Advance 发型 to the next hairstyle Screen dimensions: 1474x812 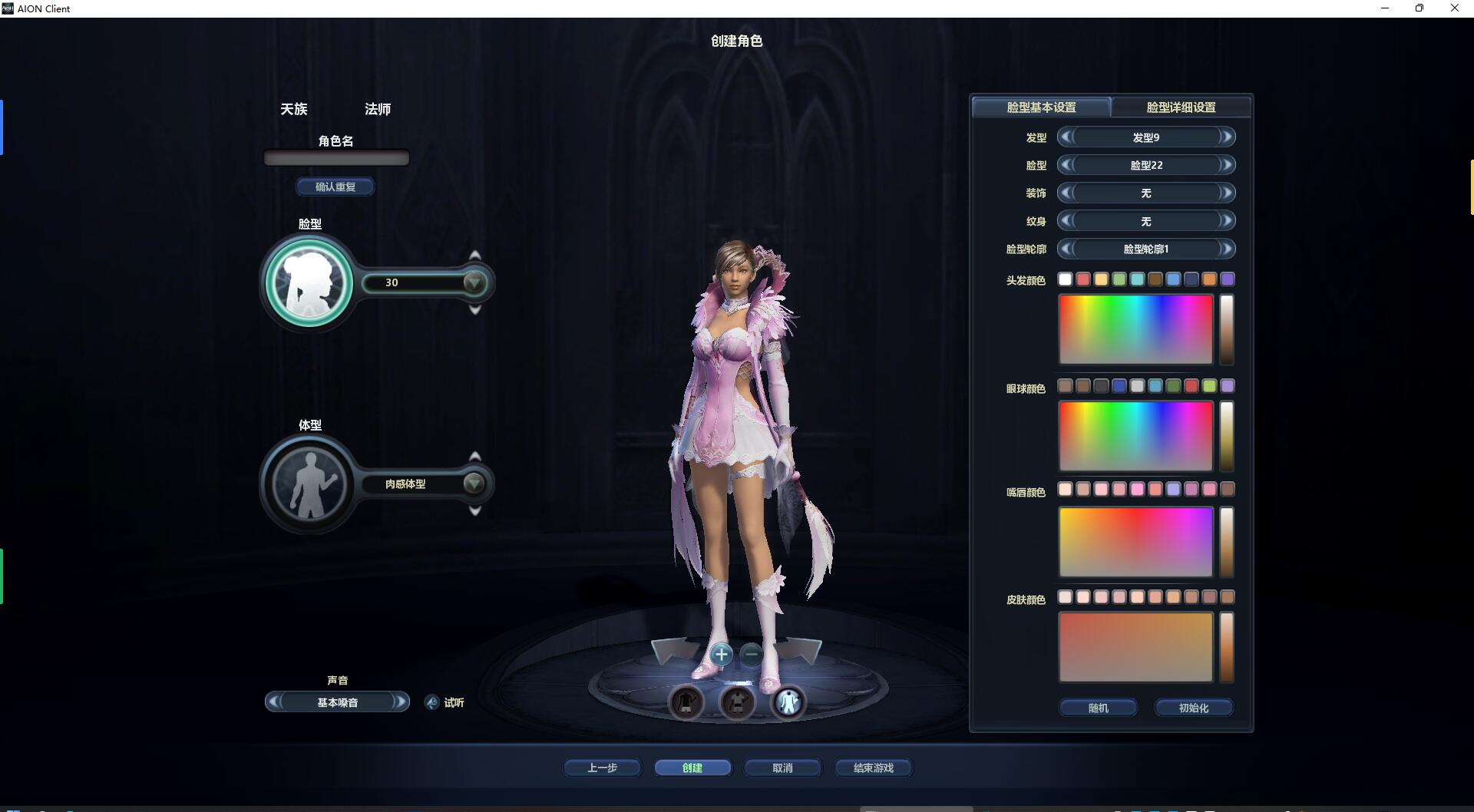pyautogui.click(x=1227, y=137)
